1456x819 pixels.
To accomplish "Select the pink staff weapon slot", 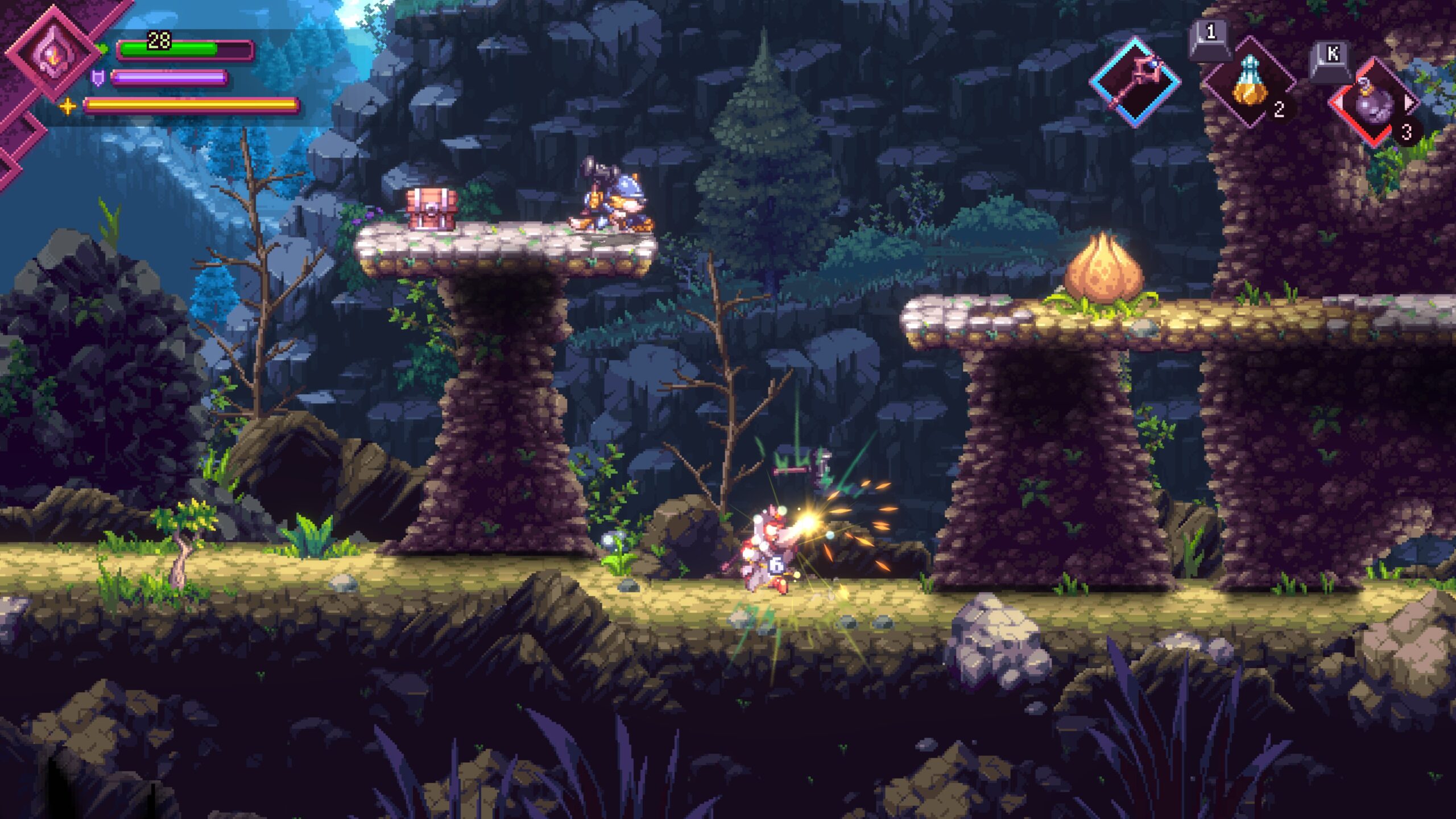I will point(1135,82).
